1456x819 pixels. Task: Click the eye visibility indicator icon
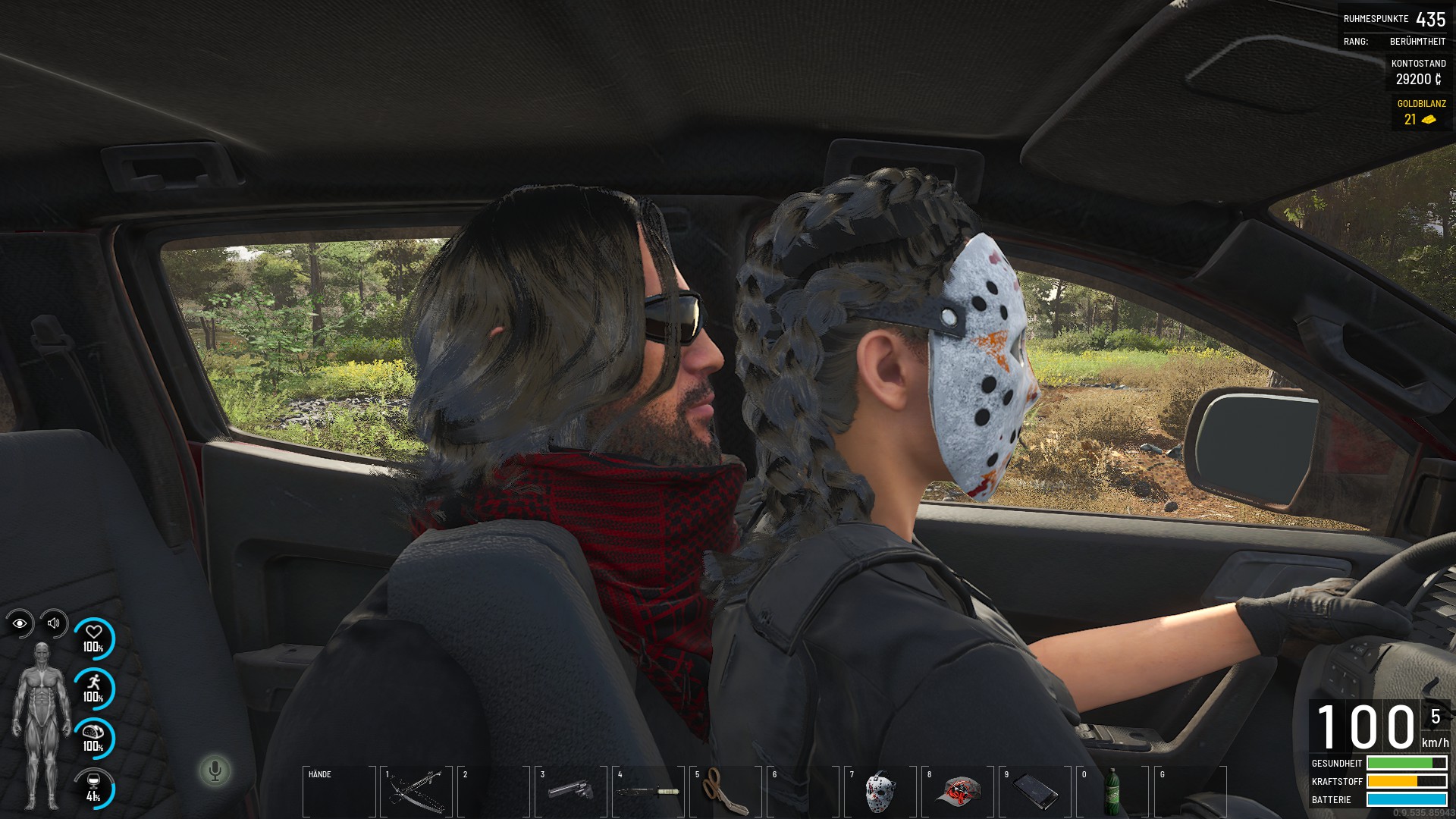(x=20, y=623)
